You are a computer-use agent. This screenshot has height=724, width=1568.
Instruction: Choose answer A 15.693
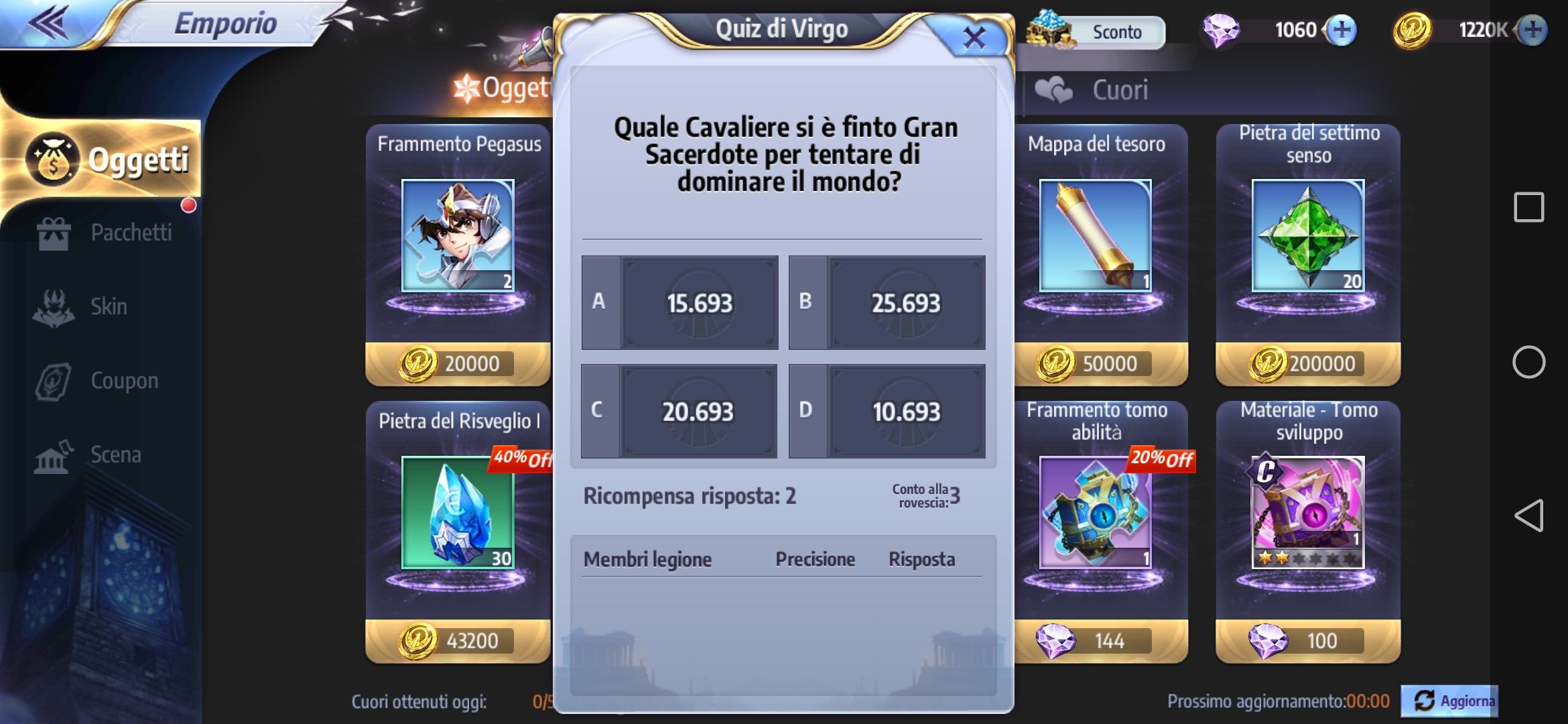click(680, 302)
